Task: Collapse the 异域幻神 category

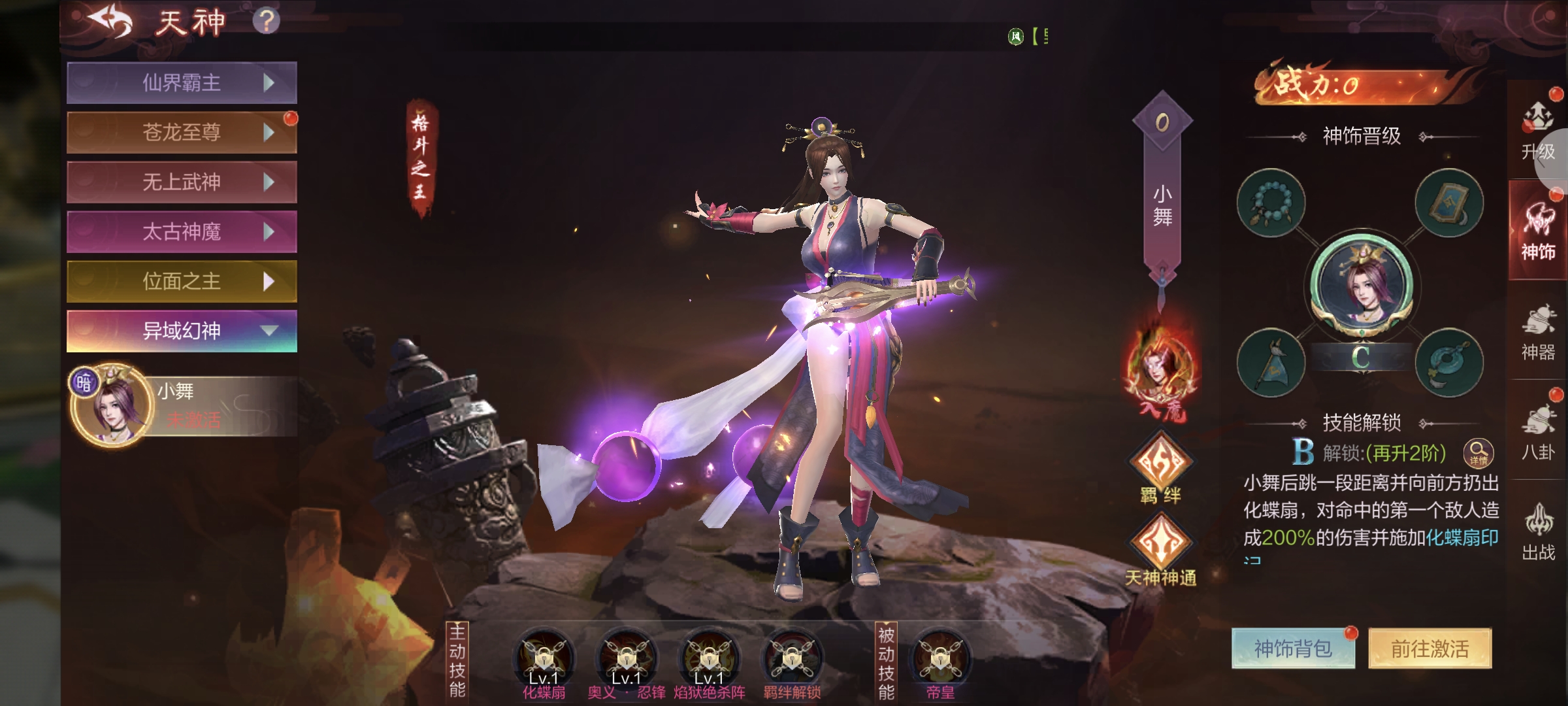Action: pos(182,331)
